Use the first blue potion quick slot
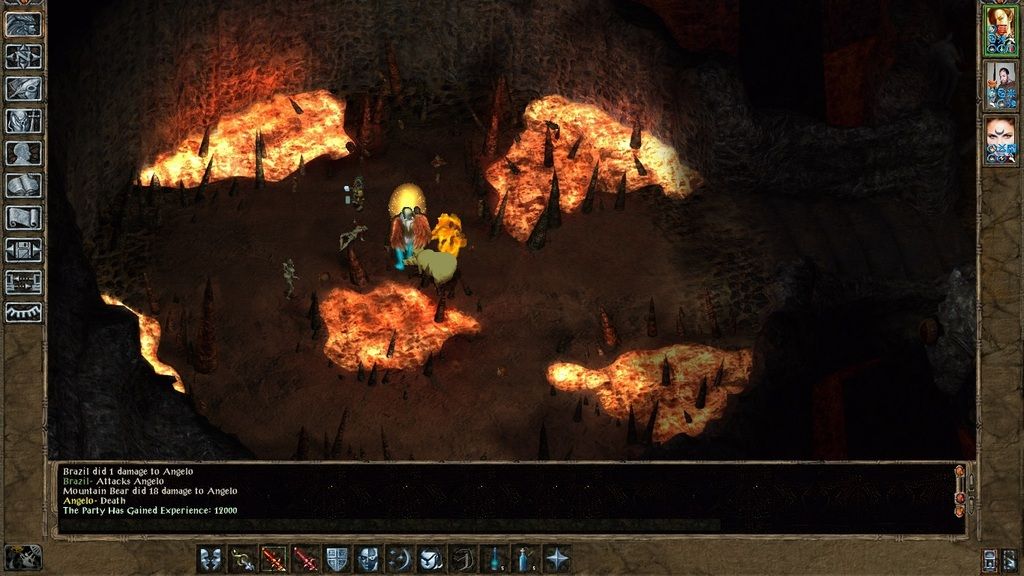Image resolution: width=1024 pixels, height=576 pixels. click(493, 559)
